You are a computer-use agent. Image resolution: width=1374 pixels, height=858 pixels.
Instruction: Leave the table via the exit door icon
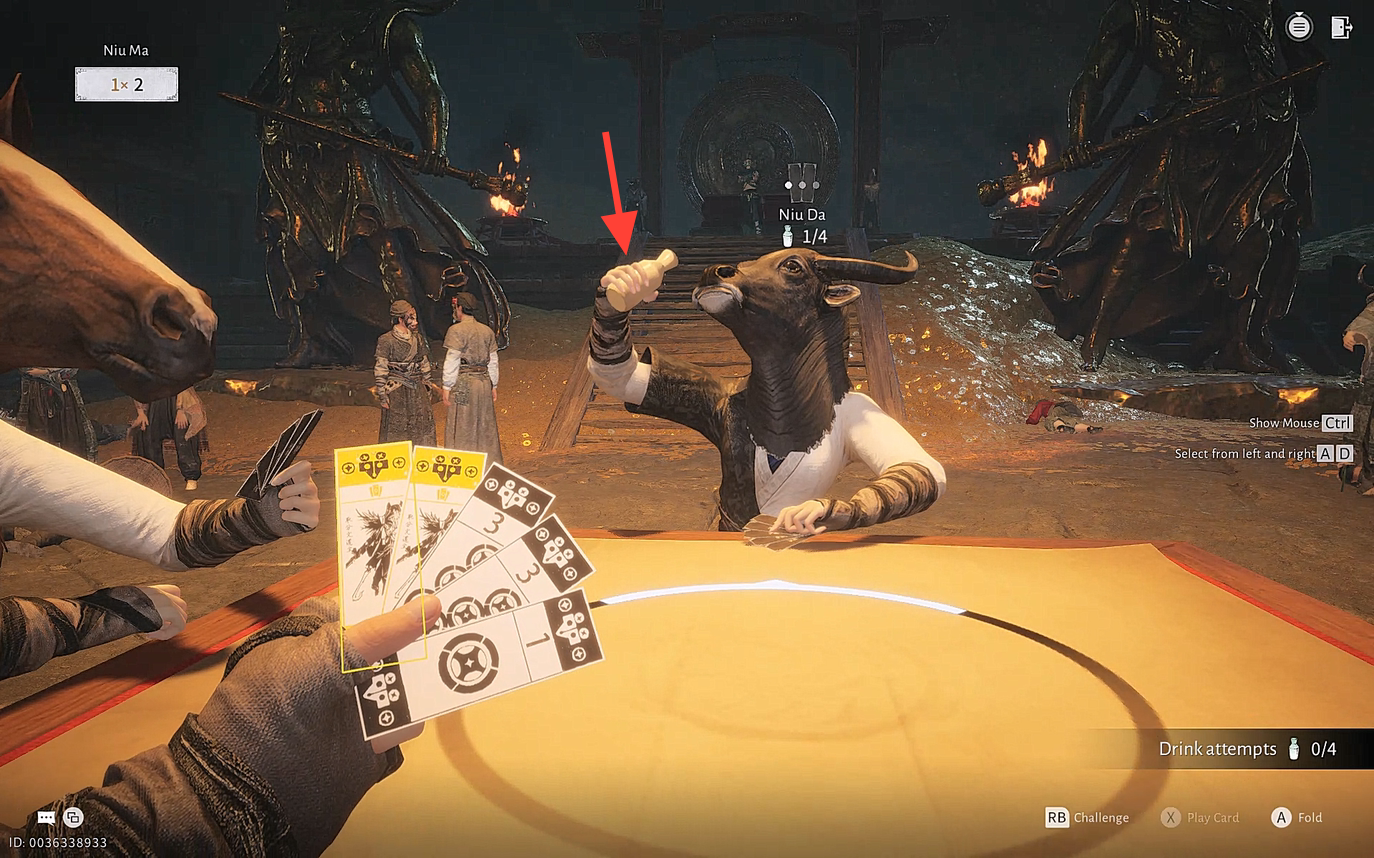1341,27
